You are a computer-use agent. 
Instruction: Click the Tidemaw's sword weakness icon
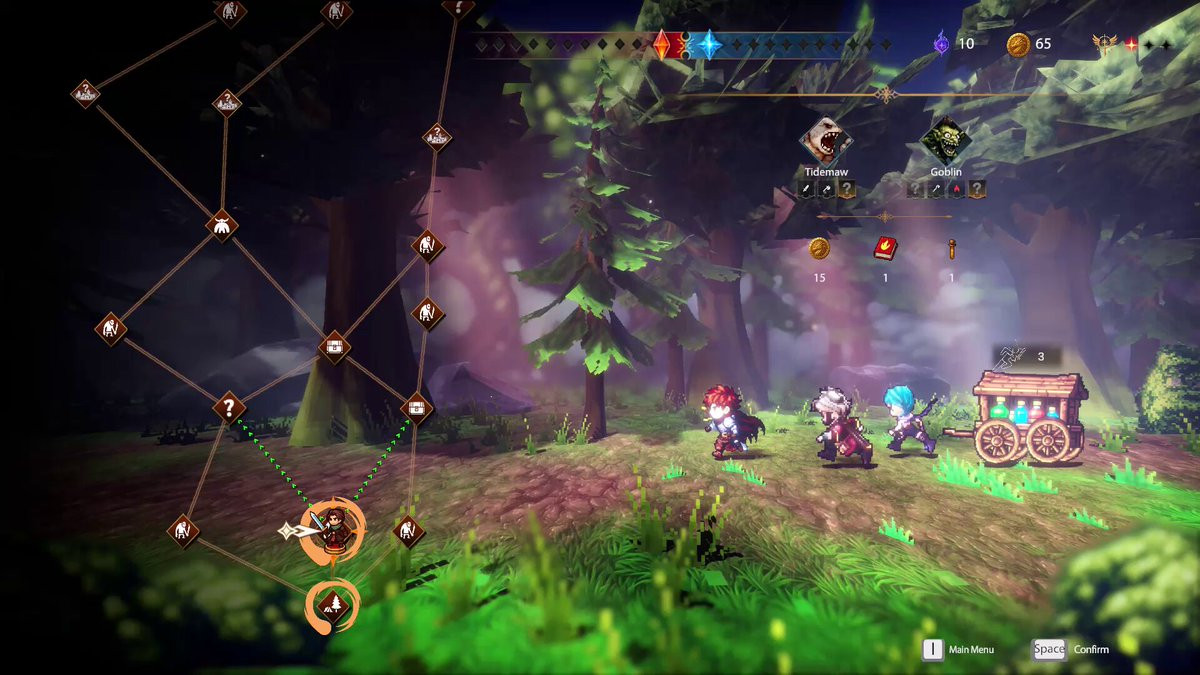pyautogui.click(x=806, y=189)
